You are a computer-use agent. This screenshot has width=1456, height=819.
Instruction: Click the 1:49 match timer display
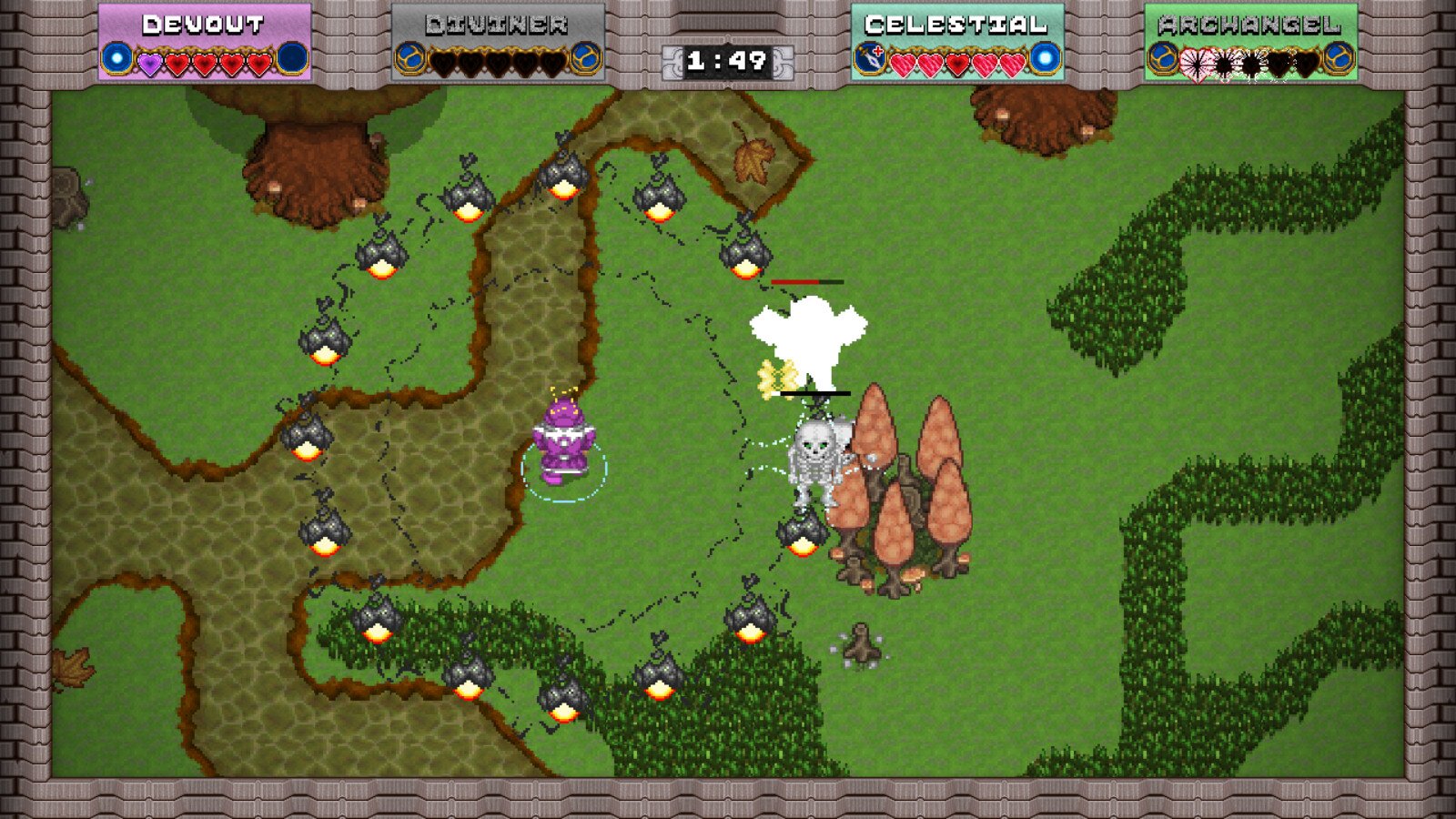pyautogui.click(x=726, y=60)
